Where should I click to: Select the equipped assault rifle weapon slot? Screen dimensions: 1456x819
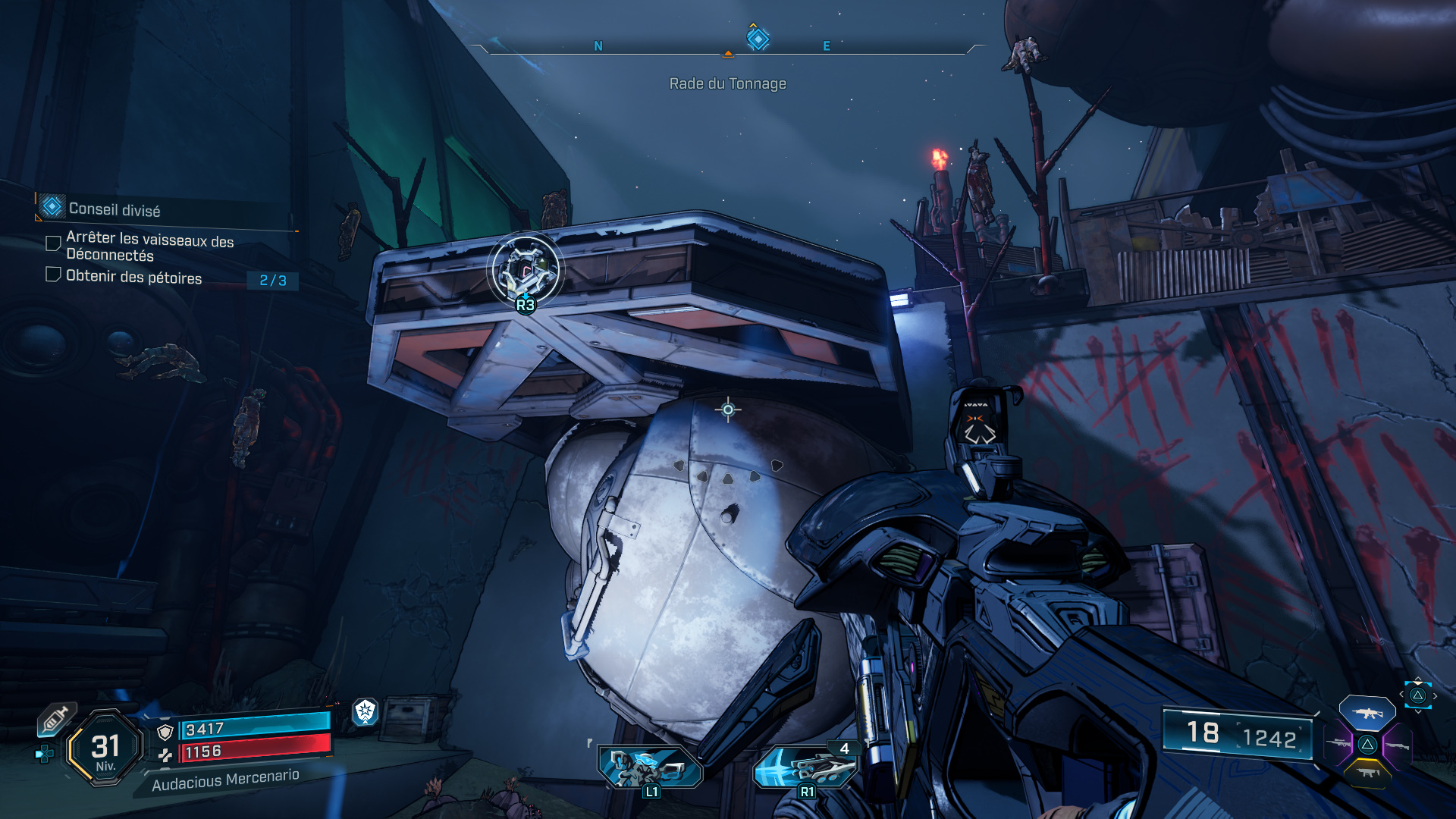click(1367, 714)
